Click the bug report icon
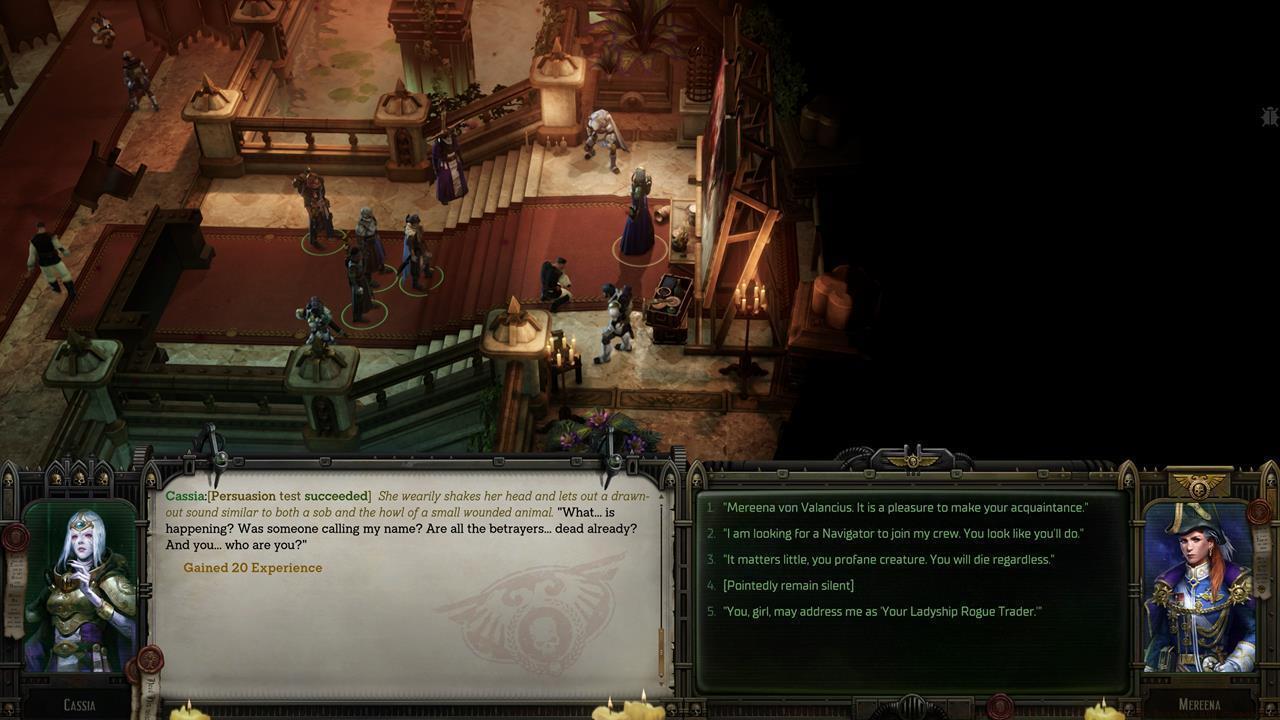Image resolution: width=1280 pixels, height=720 pixels. (x=1269, y=117)
